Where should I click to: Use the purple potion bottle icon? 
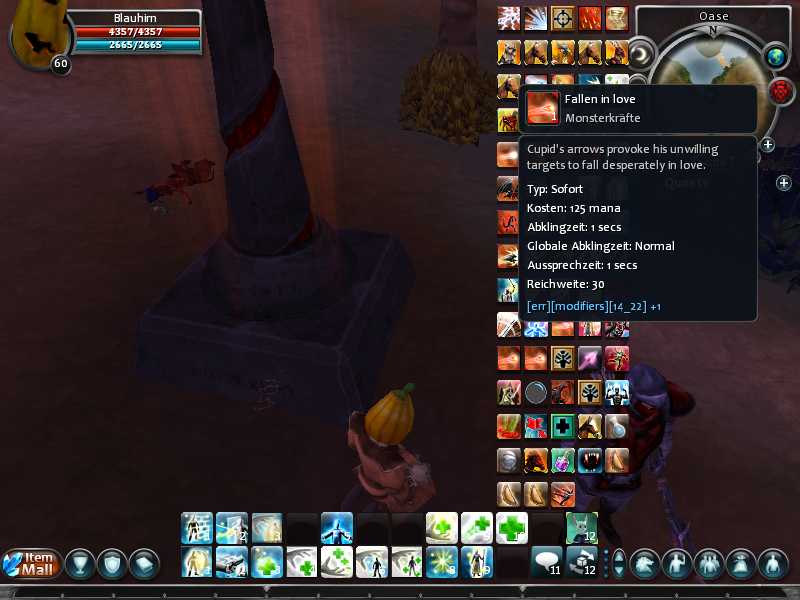[563, 460]
